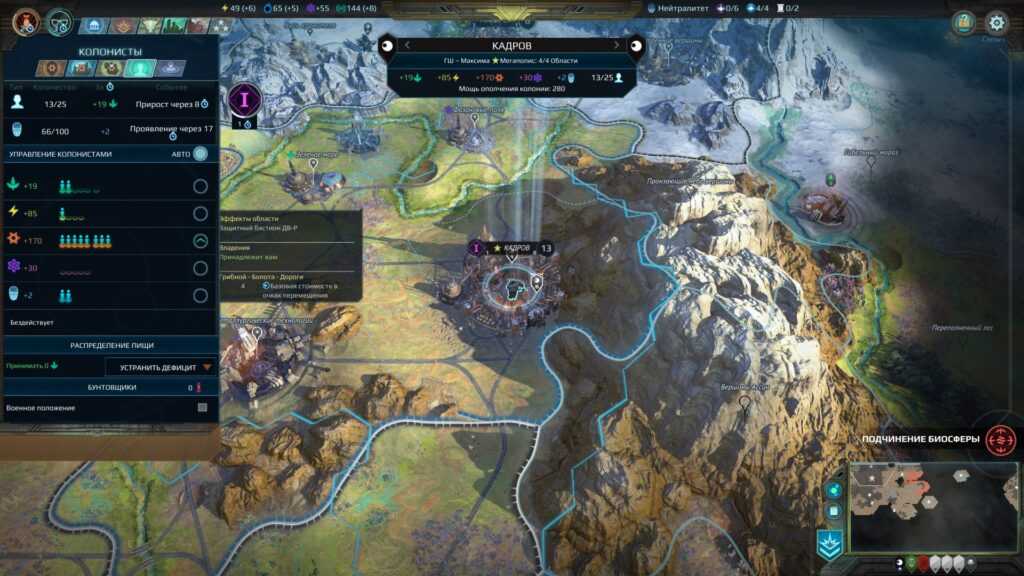Screen dimensions: 1024x576
Task: Open the colony building top tab
Action: tap(95, 26)
